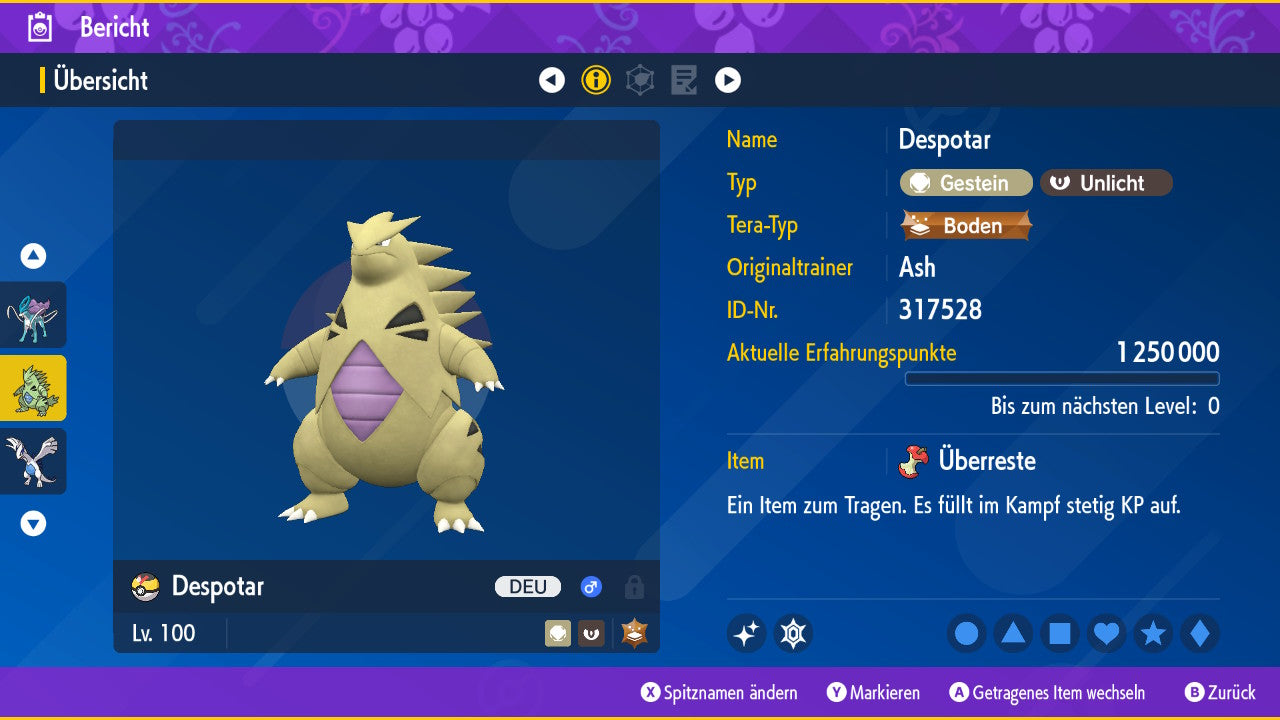Choose the highlighted Despotar party thumbnail

click(x=33, y=388)
